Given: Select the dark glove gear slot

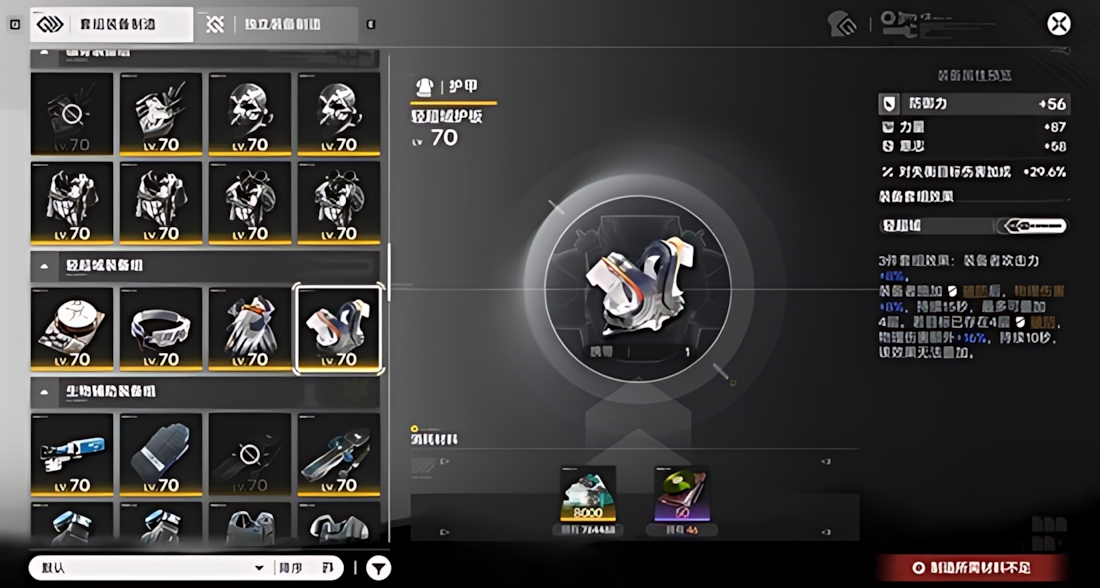Looking at the screenshot, I should (161, 455).
